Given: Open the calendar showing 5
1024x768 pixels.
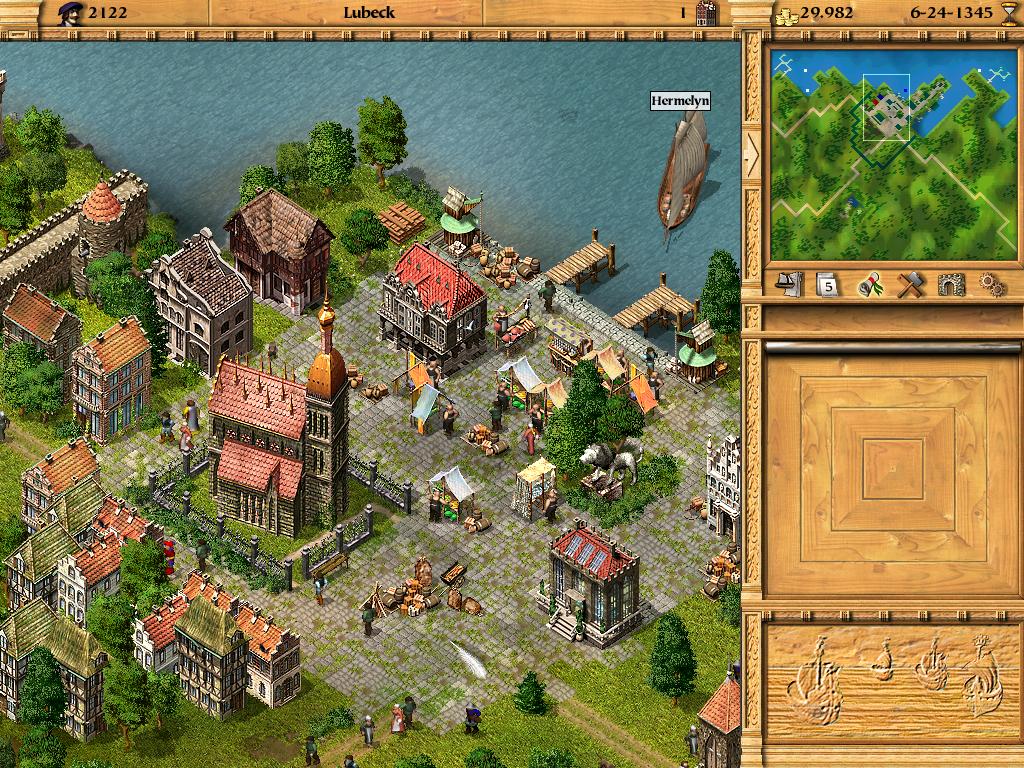Looking at the screenshot, I should (829, 285).
